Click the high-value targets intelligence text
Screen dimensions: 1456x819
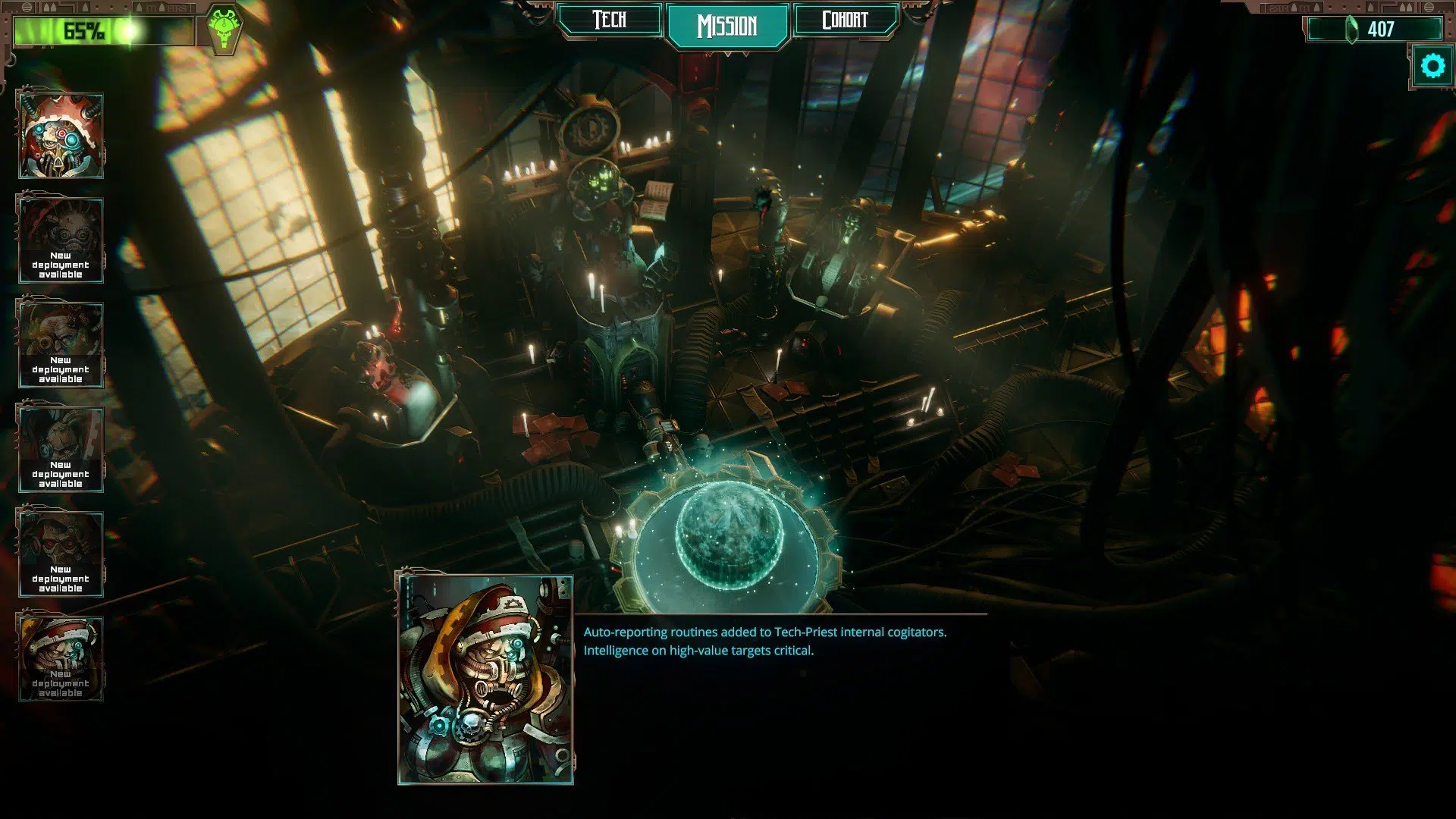697,650
